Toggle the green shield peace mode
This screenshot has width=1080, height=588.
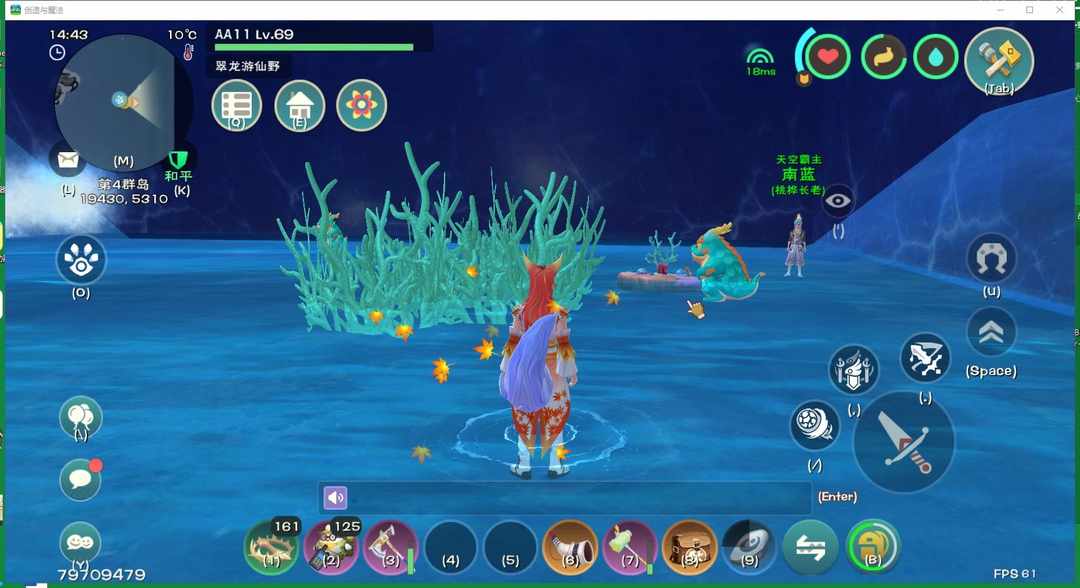[180, 160]
